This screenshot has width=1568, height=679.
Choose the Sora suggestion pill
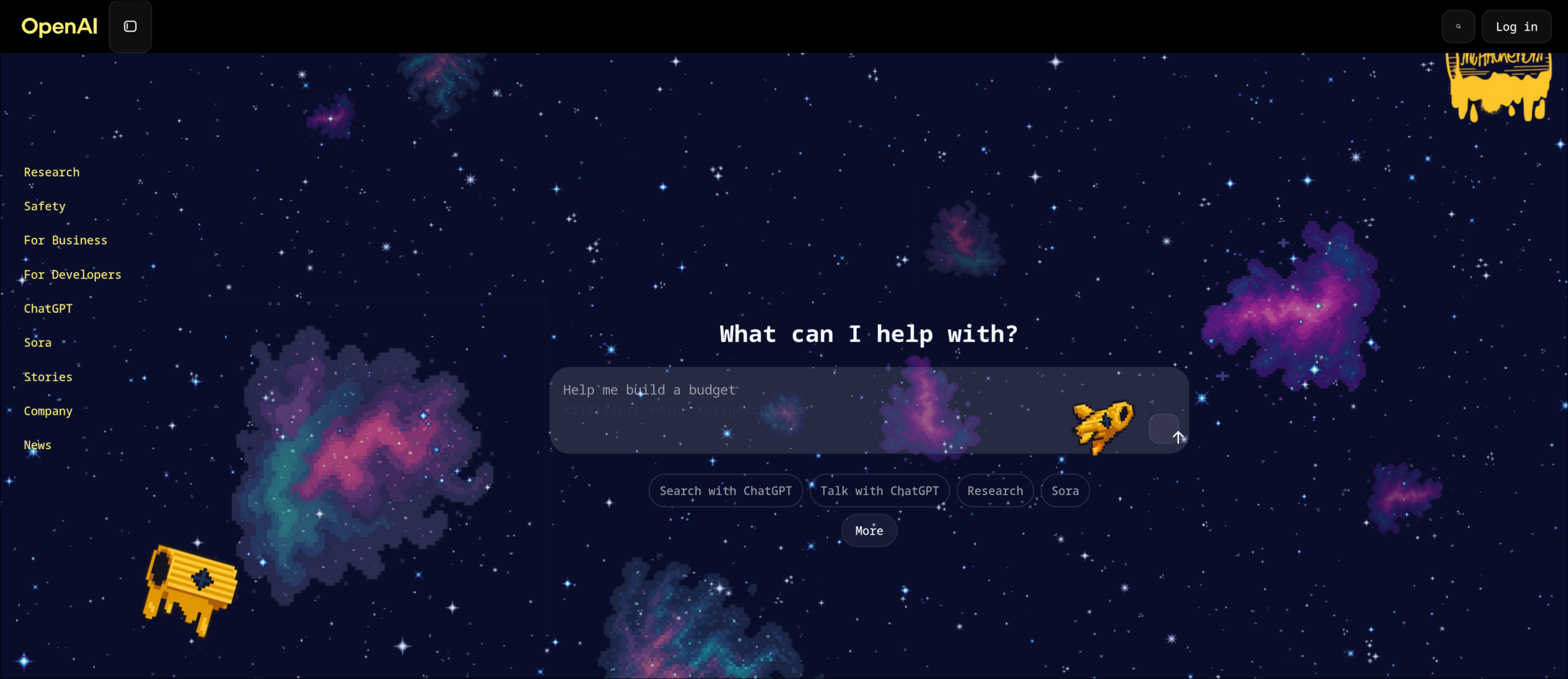[1065, 490]
